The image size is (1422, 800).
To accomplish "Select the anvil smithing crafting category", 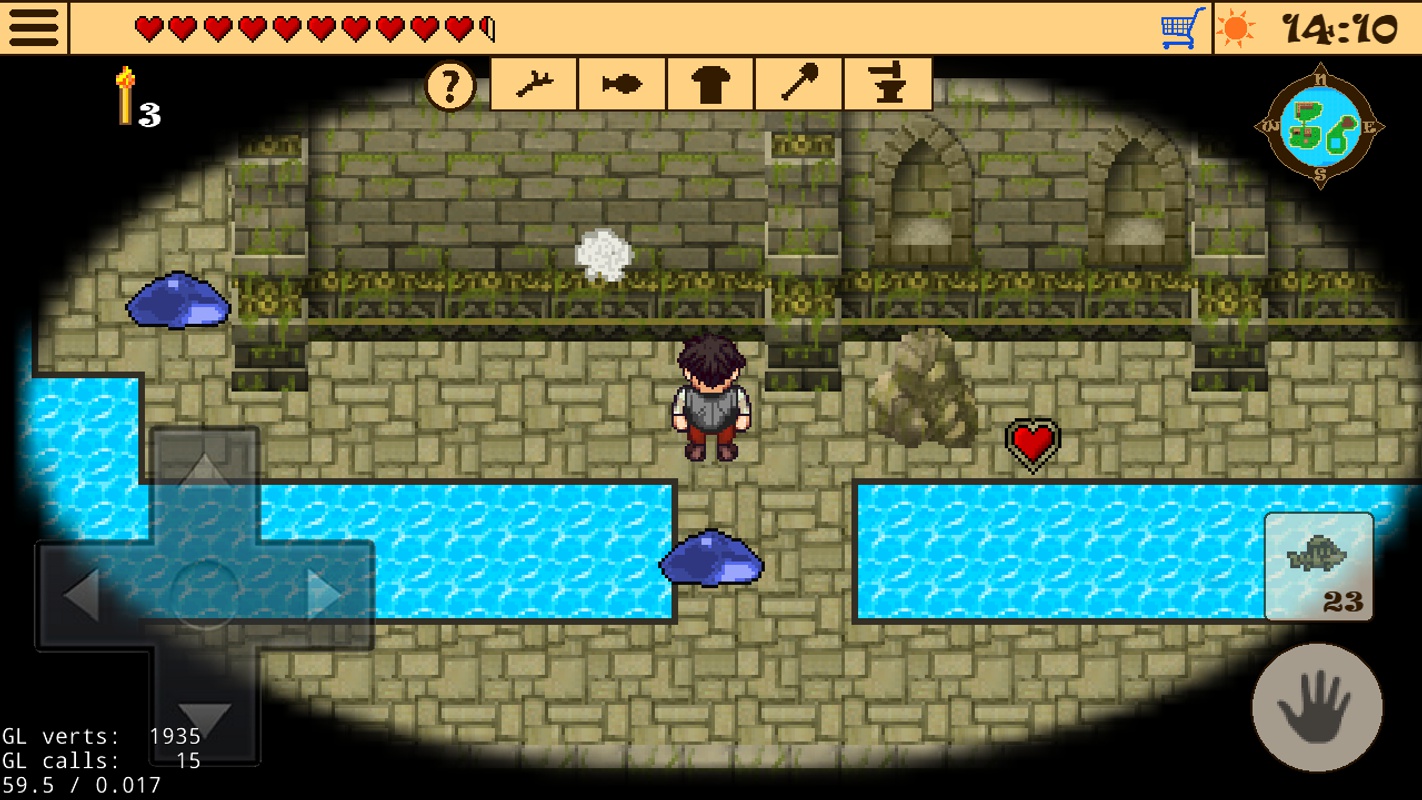I will (887, 83).
